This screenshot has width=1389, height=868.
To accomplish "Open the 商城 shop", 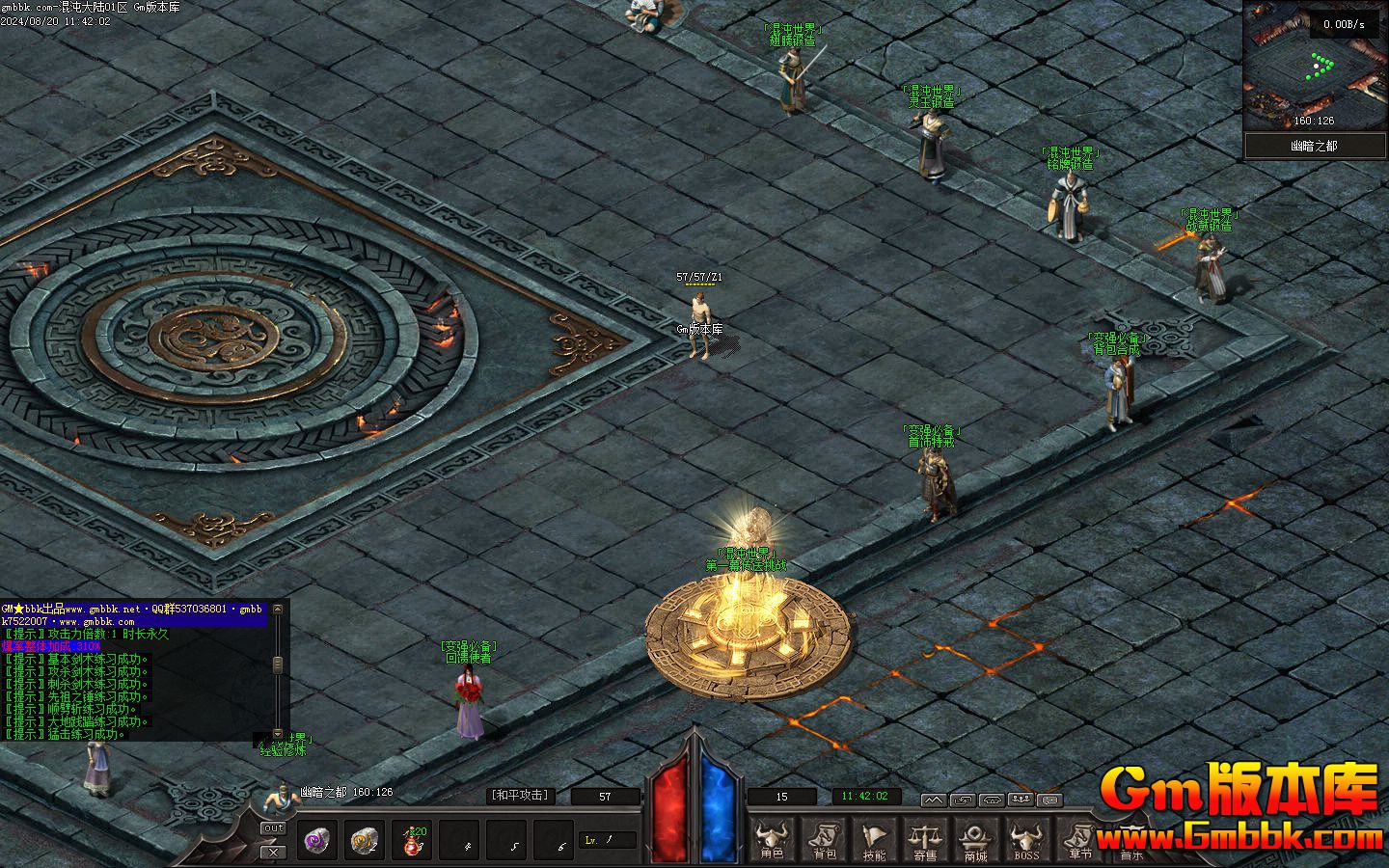I will (x=975, y=838).
